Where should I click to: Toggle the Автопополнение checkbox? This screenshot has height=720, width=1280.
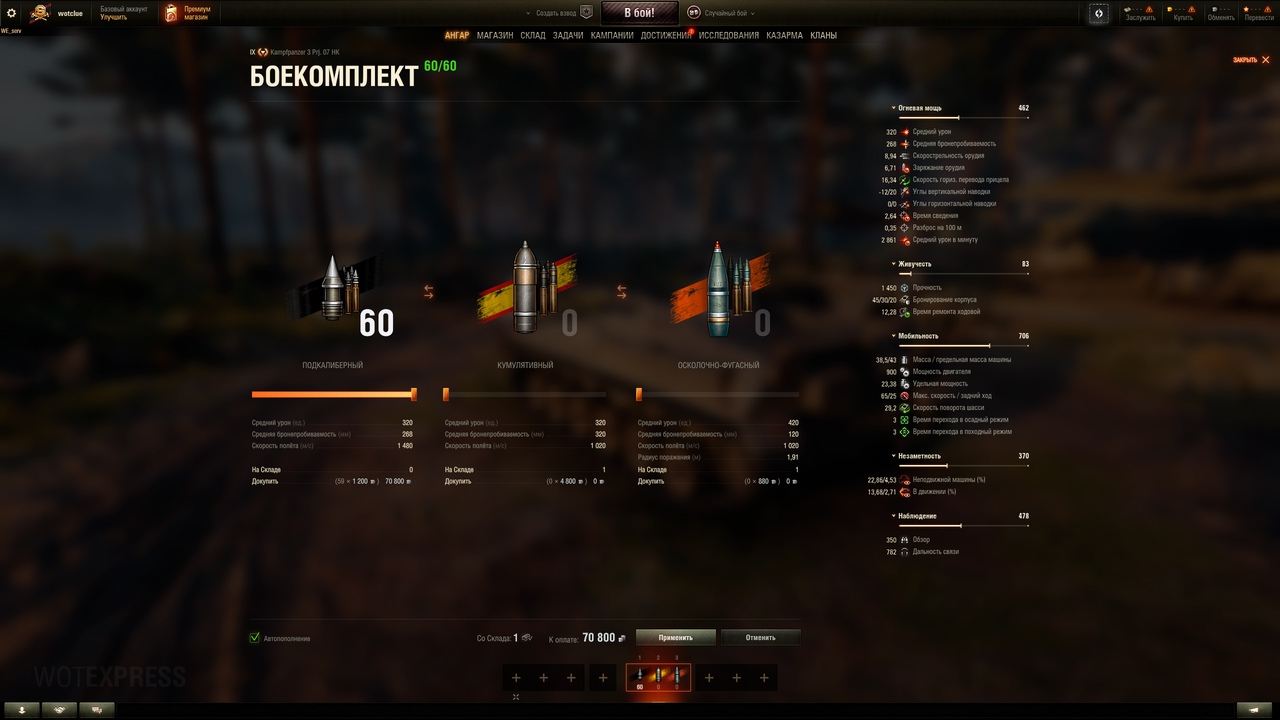255,638
